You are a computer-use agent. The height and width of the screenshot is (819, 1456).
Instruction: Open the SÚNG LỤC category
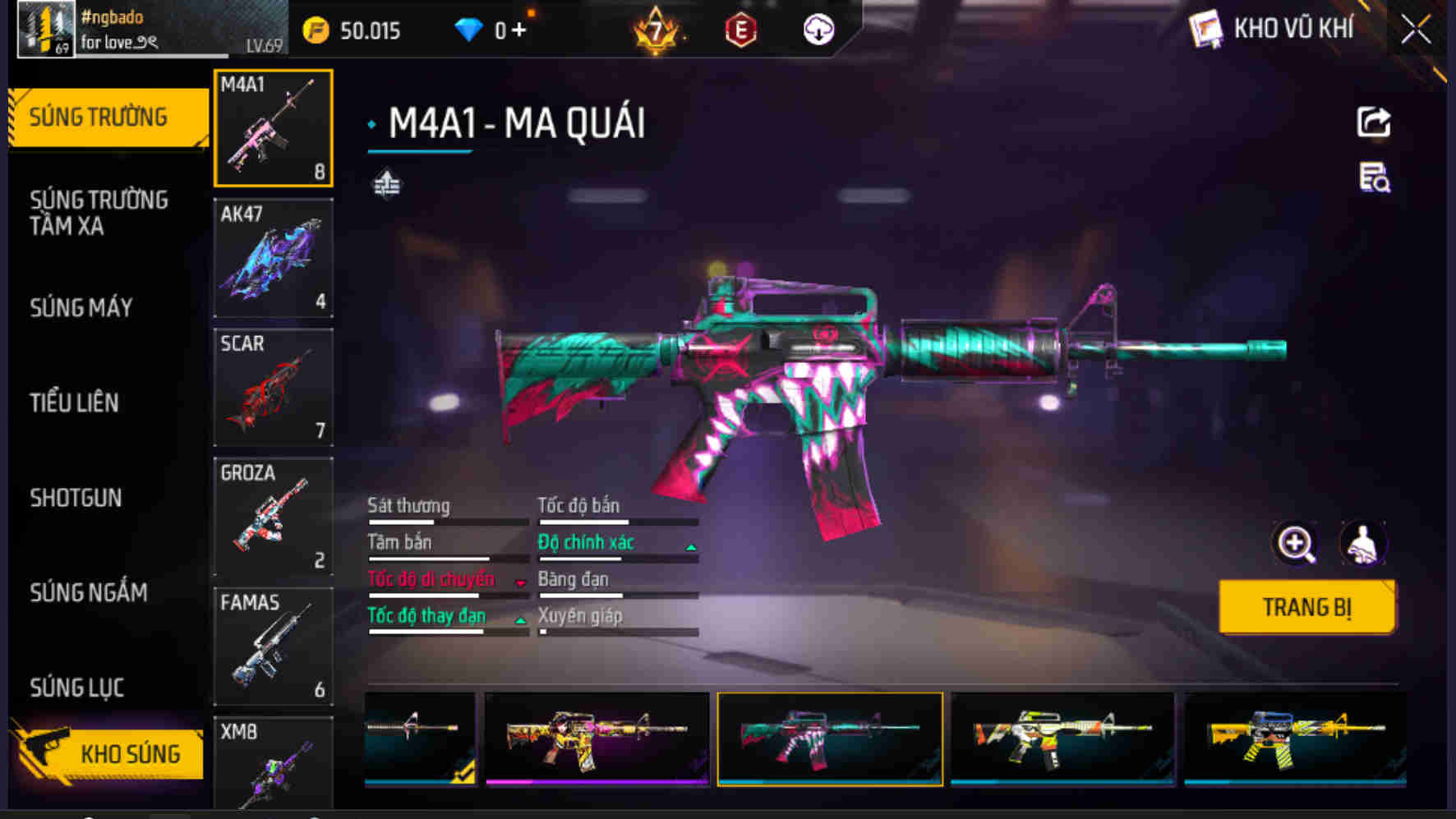77,688
